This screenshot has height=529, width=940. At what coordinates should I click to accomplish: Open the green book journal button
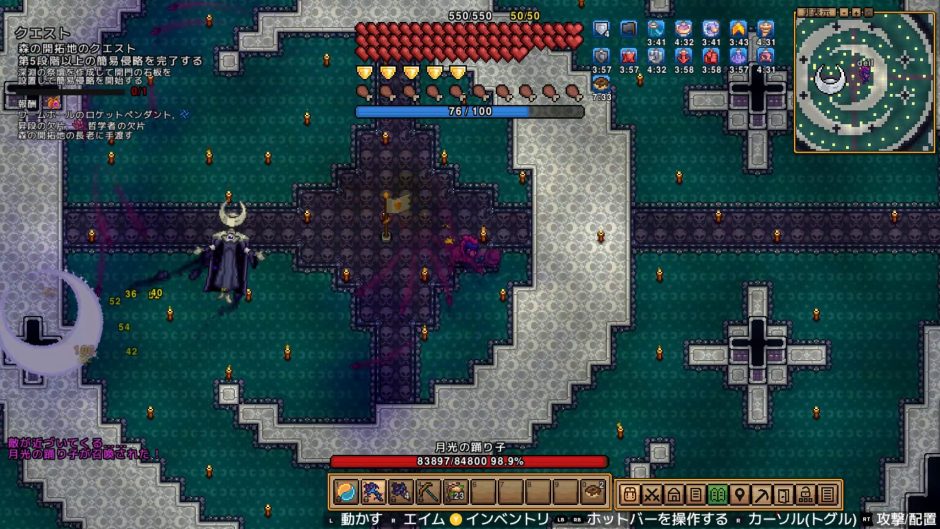pos(718,494)
